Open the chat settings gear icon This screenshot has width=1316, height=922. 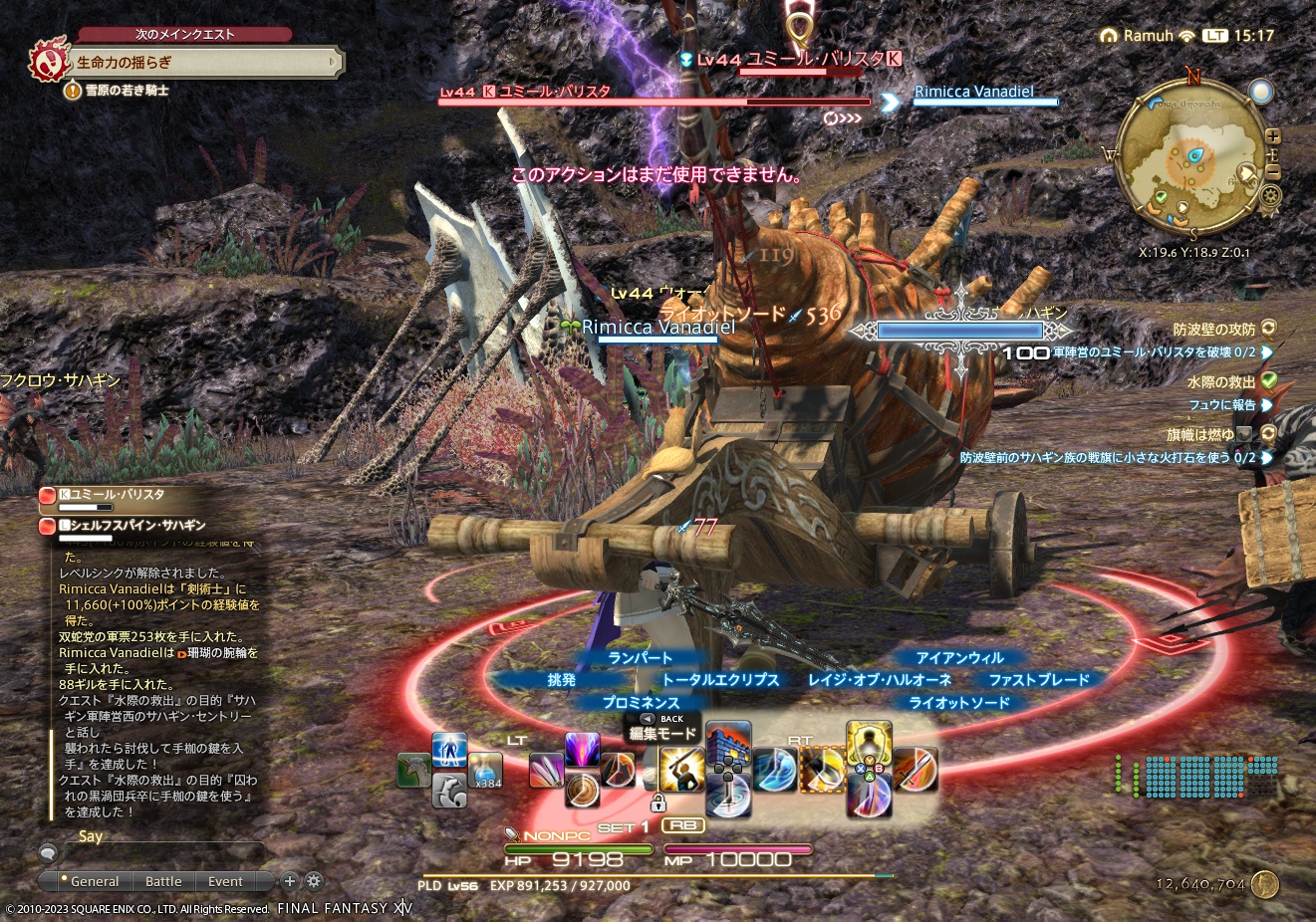(x=313, y=880)
